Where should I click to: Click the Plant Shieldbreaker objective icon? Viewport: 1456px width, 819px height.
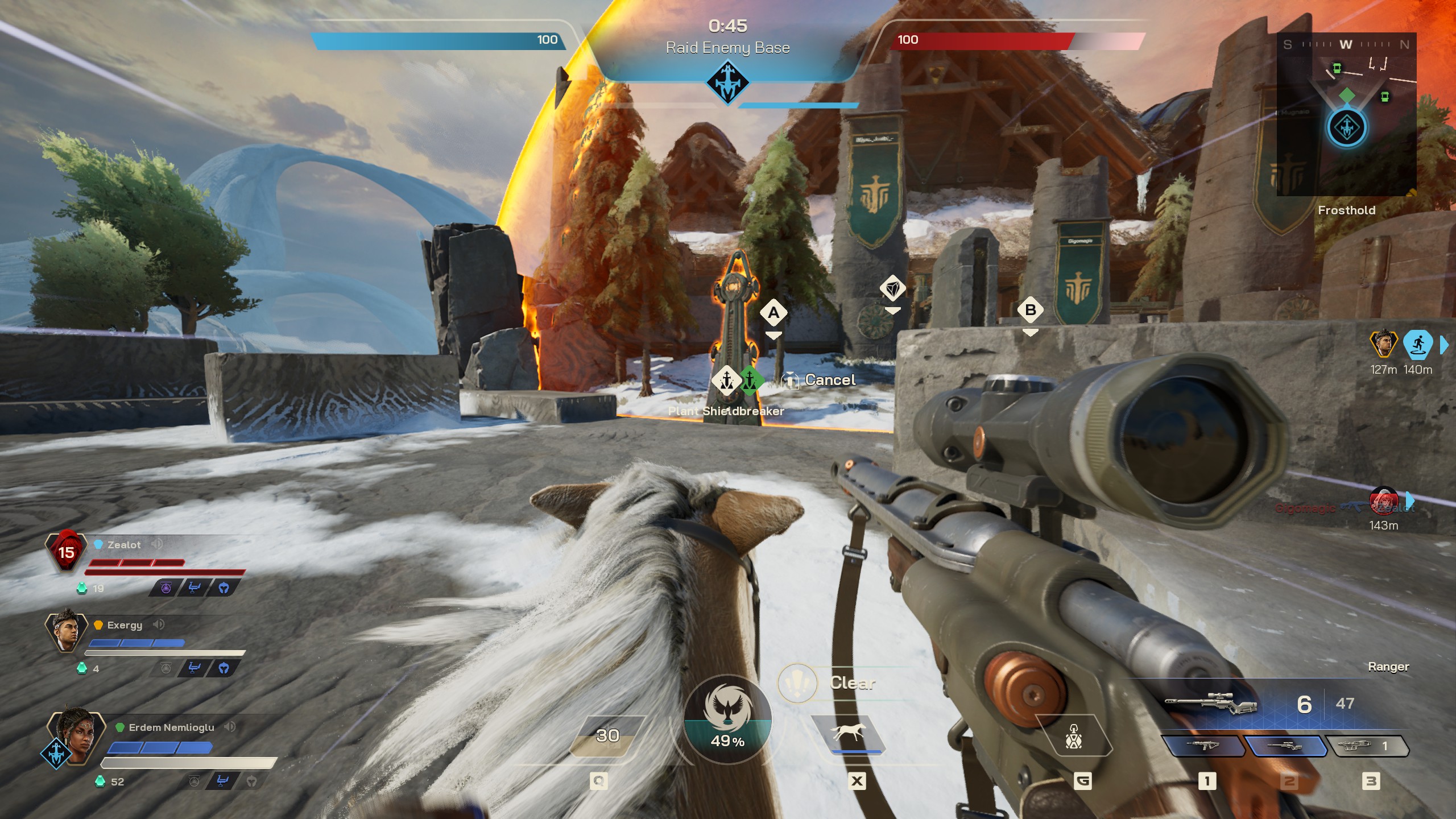click(727, 379)
